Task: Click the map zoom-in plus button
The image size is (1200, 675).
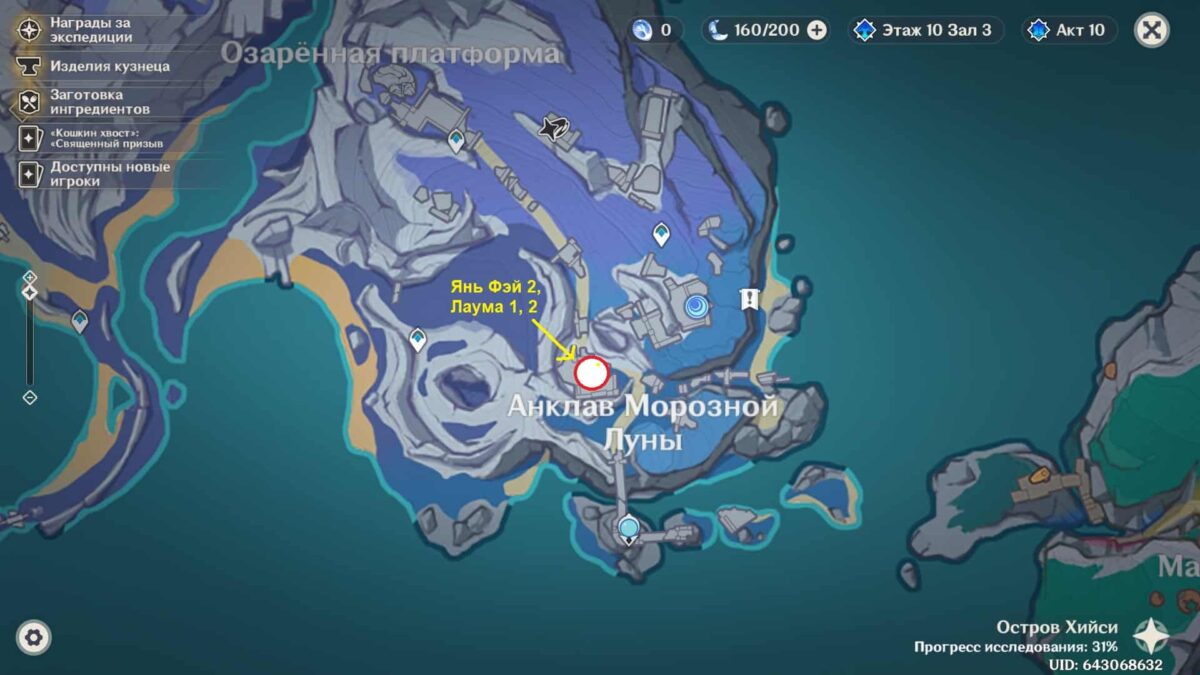Action: (30, 276)
